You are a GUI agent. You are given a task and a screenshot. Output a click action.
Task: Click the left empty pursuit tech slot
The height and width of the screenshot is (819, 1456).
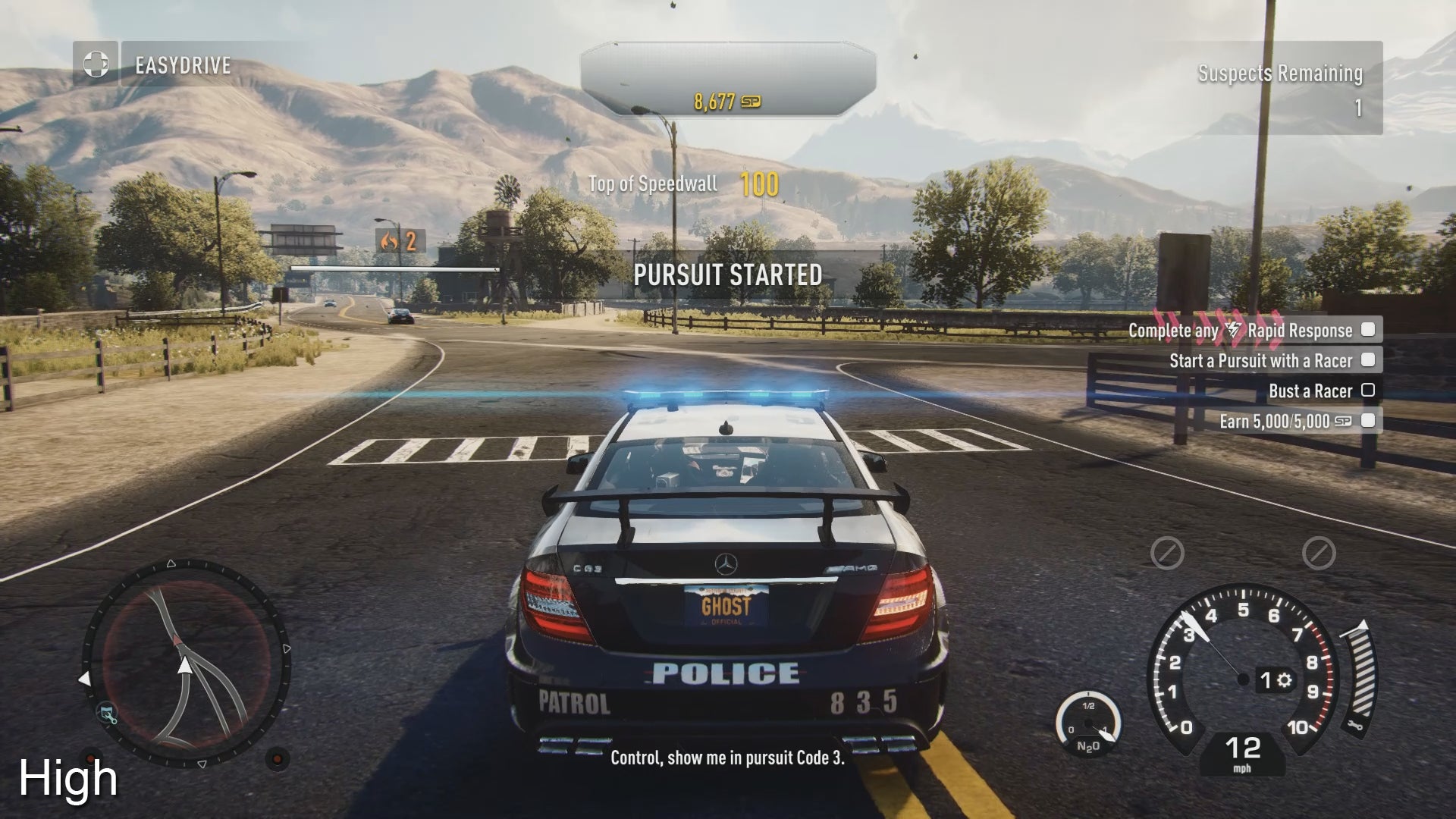(1167, 553)
